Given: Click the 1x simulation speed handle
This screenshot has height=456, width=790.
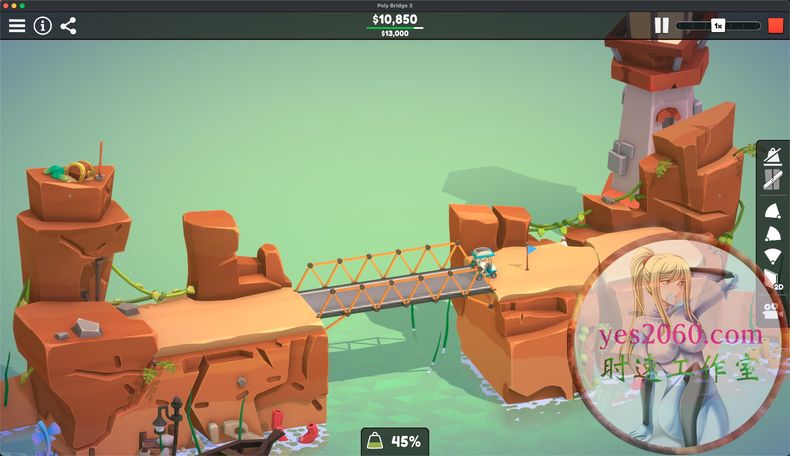Looking at the screenshot, I should (x=718, y=26).
